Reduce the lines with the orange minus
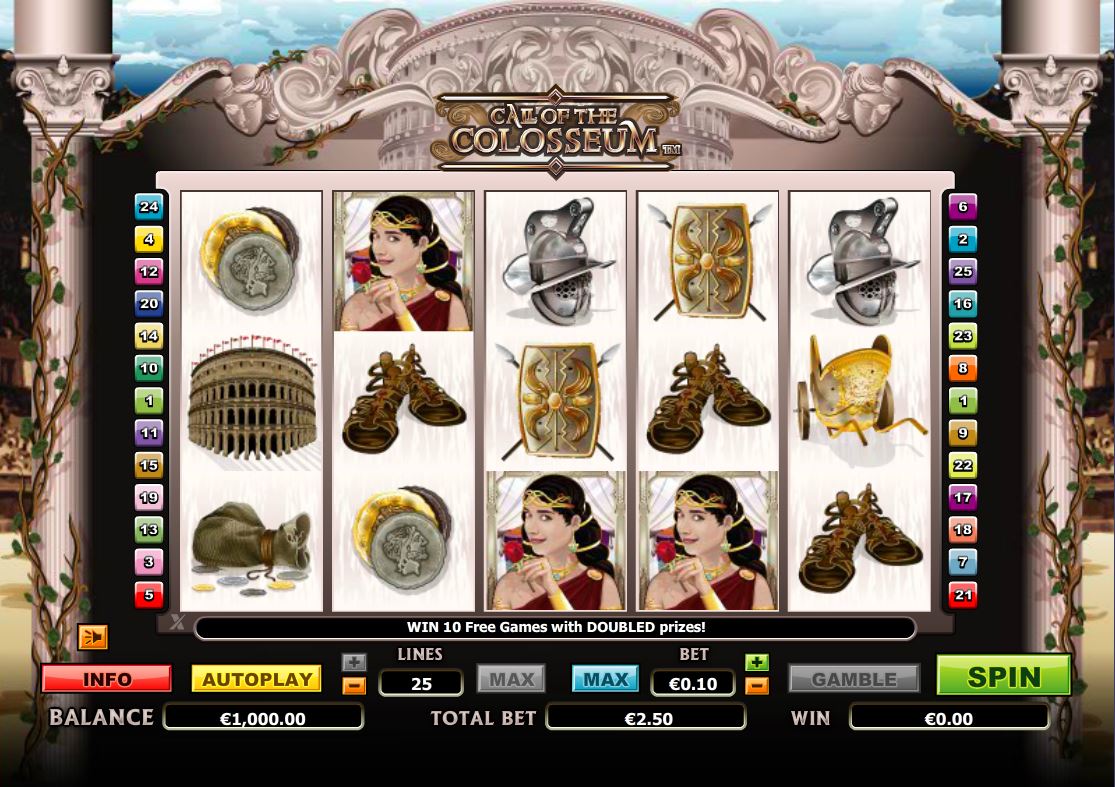 click(354, 685)
